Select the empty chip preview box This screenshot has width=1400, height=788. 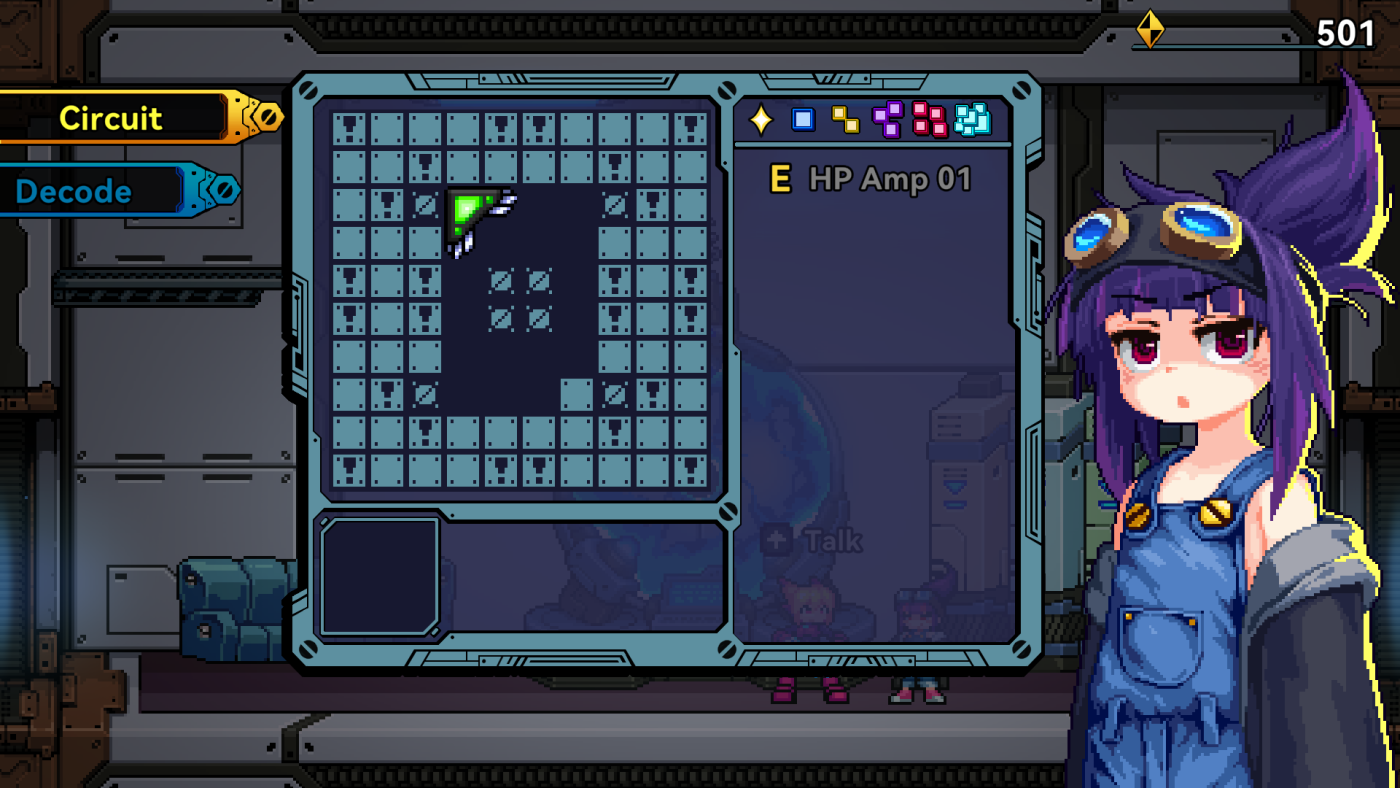380,576
